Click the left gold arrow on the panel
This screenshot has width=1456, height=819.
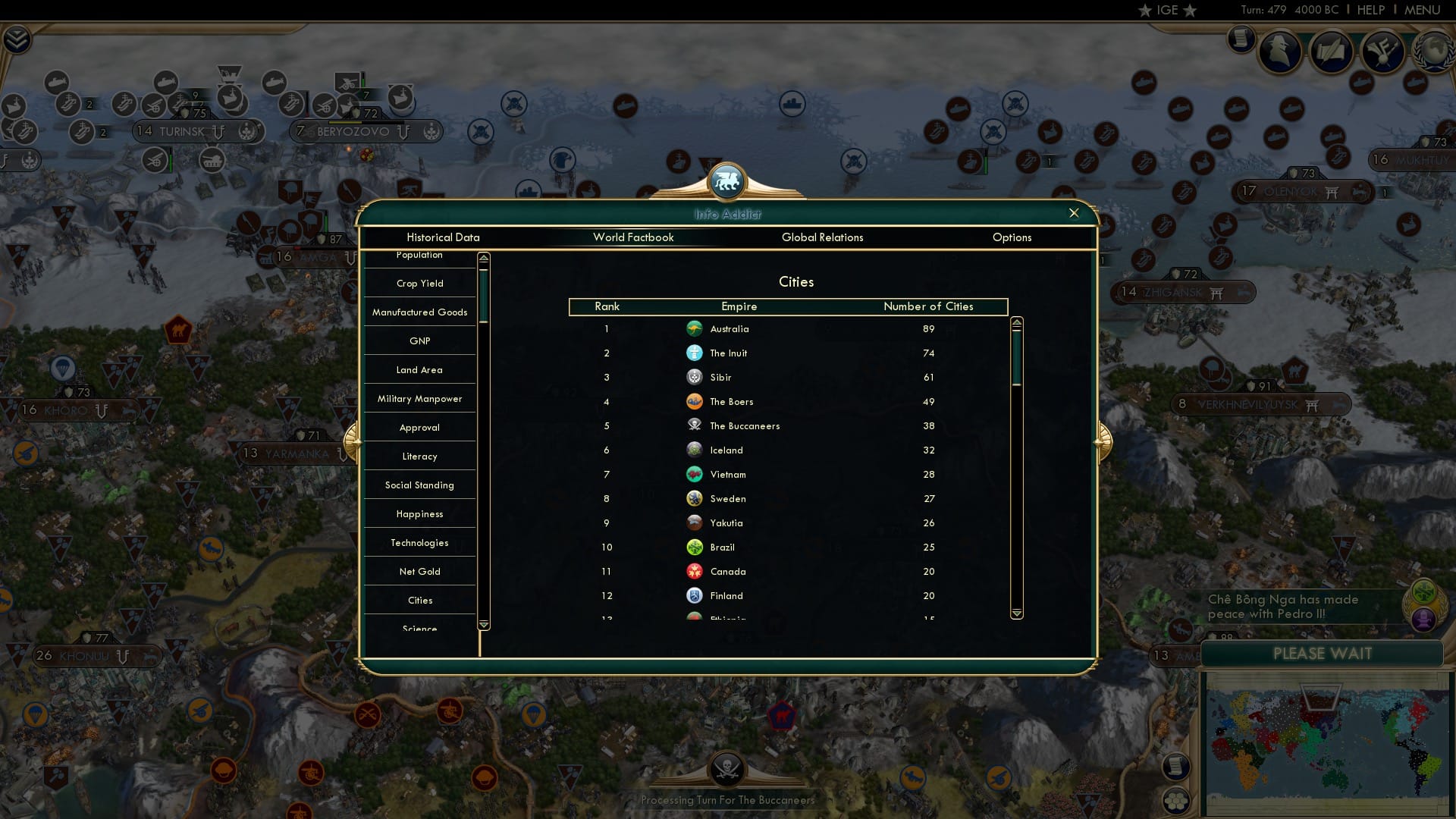click(x=351, y=444)
